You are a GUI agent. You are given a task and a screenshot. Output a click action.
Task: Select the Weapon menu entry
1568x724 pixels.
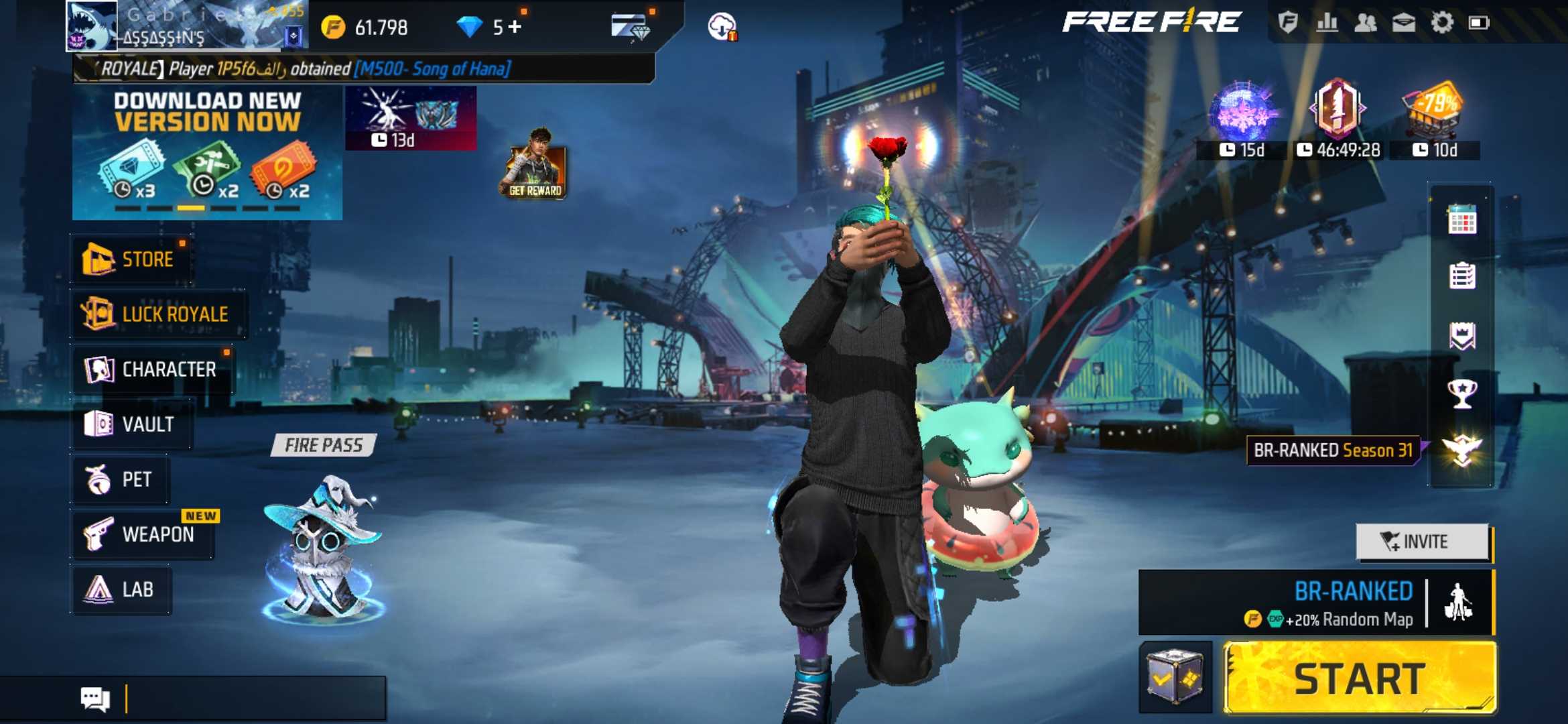[x=142, y=534]
